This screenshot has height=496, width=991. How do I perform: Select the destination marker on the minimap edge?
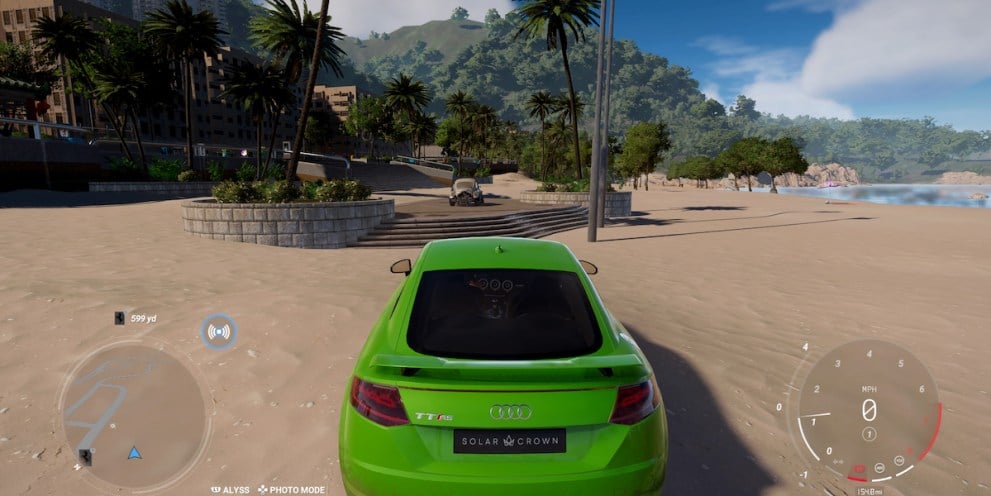[x=85, y=456]
